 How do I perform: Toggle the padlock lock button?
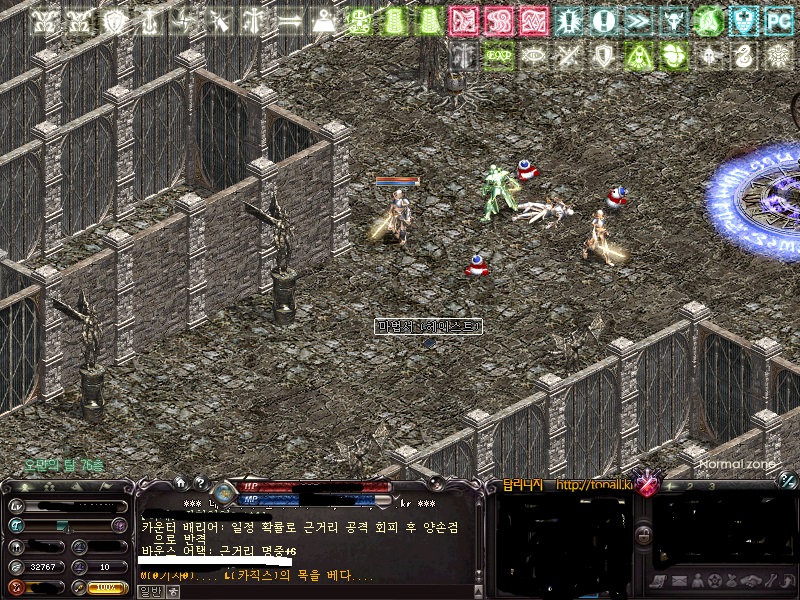tap(645, 536)
